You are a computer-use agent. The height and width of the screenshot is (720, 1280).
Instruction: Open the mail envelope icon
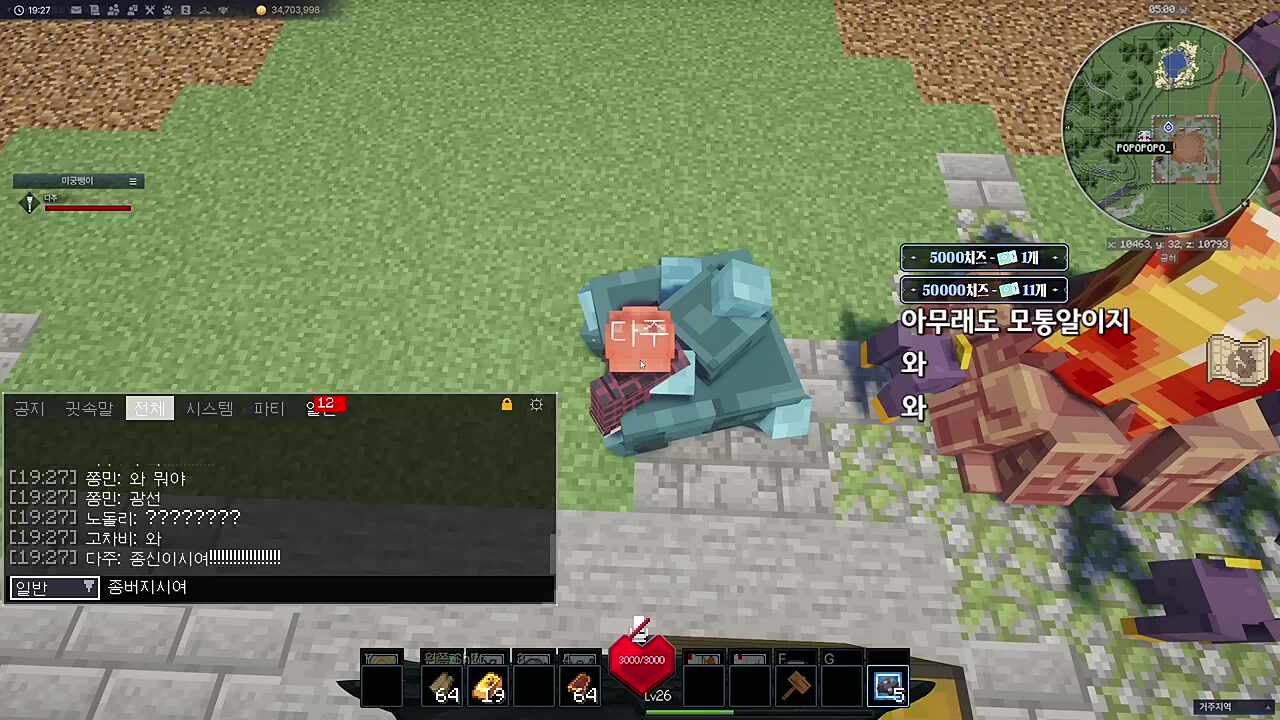pos(76,10)
